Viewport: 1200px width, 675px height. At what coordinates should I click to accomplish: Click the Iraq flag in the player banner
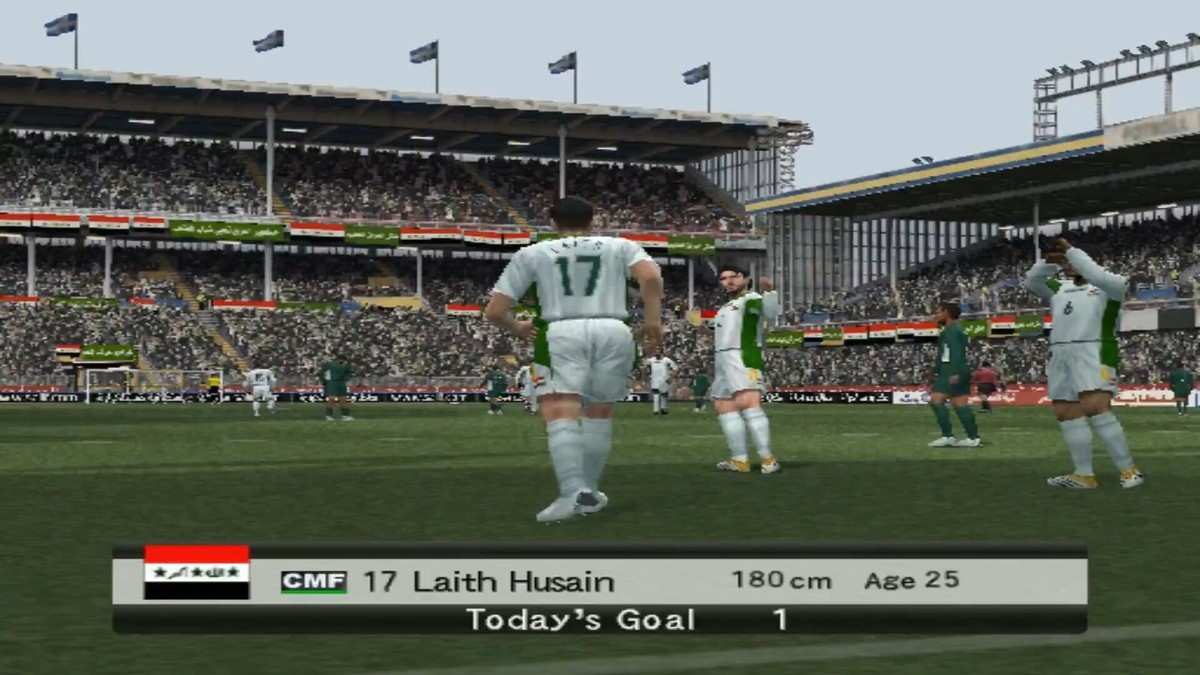click(197, 572)
